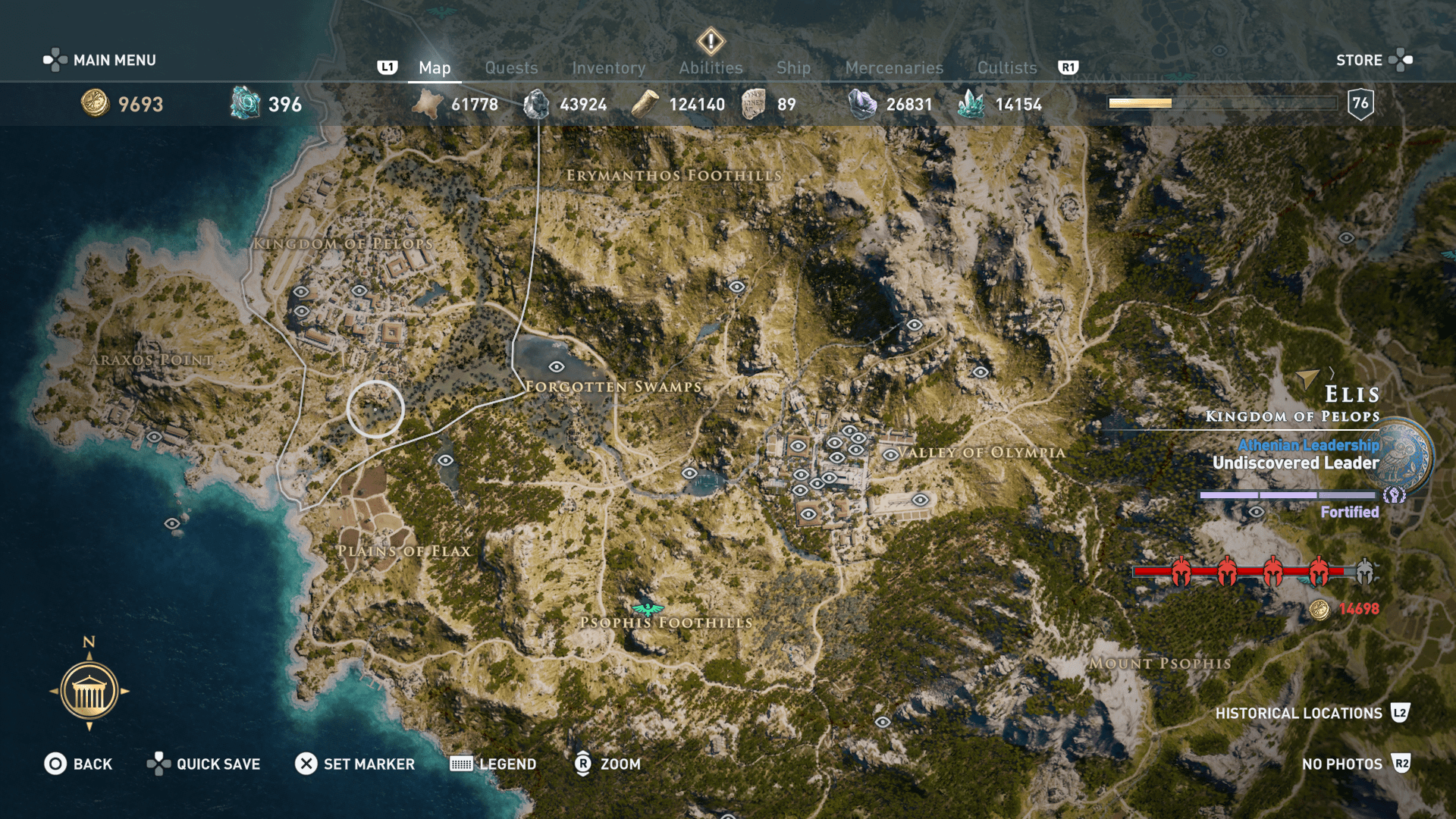Click the Quick Save button

tap(203, 764)
